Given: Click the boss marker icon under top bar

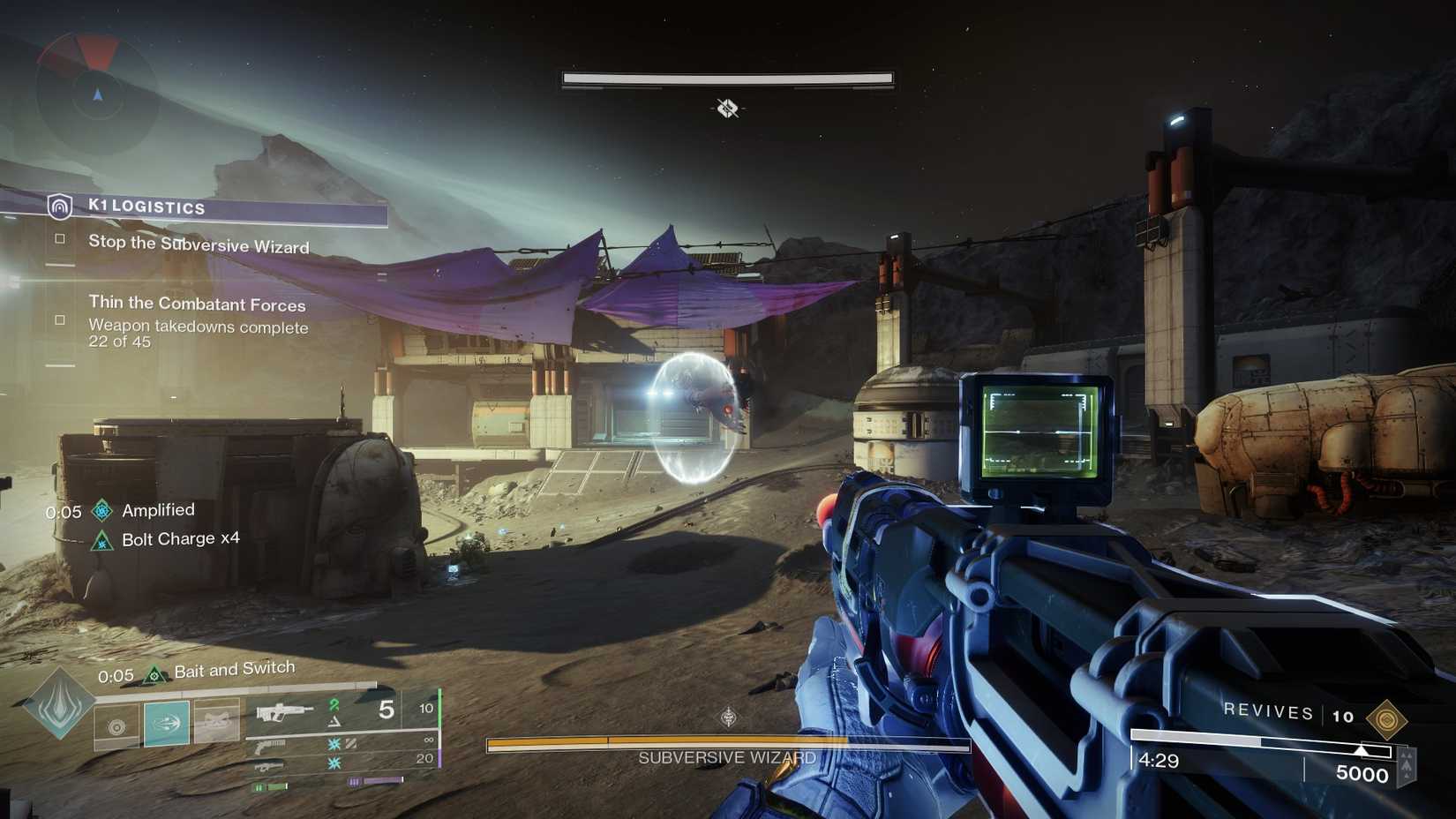Looking at the screenshot, I should click(x=727, y=109).
